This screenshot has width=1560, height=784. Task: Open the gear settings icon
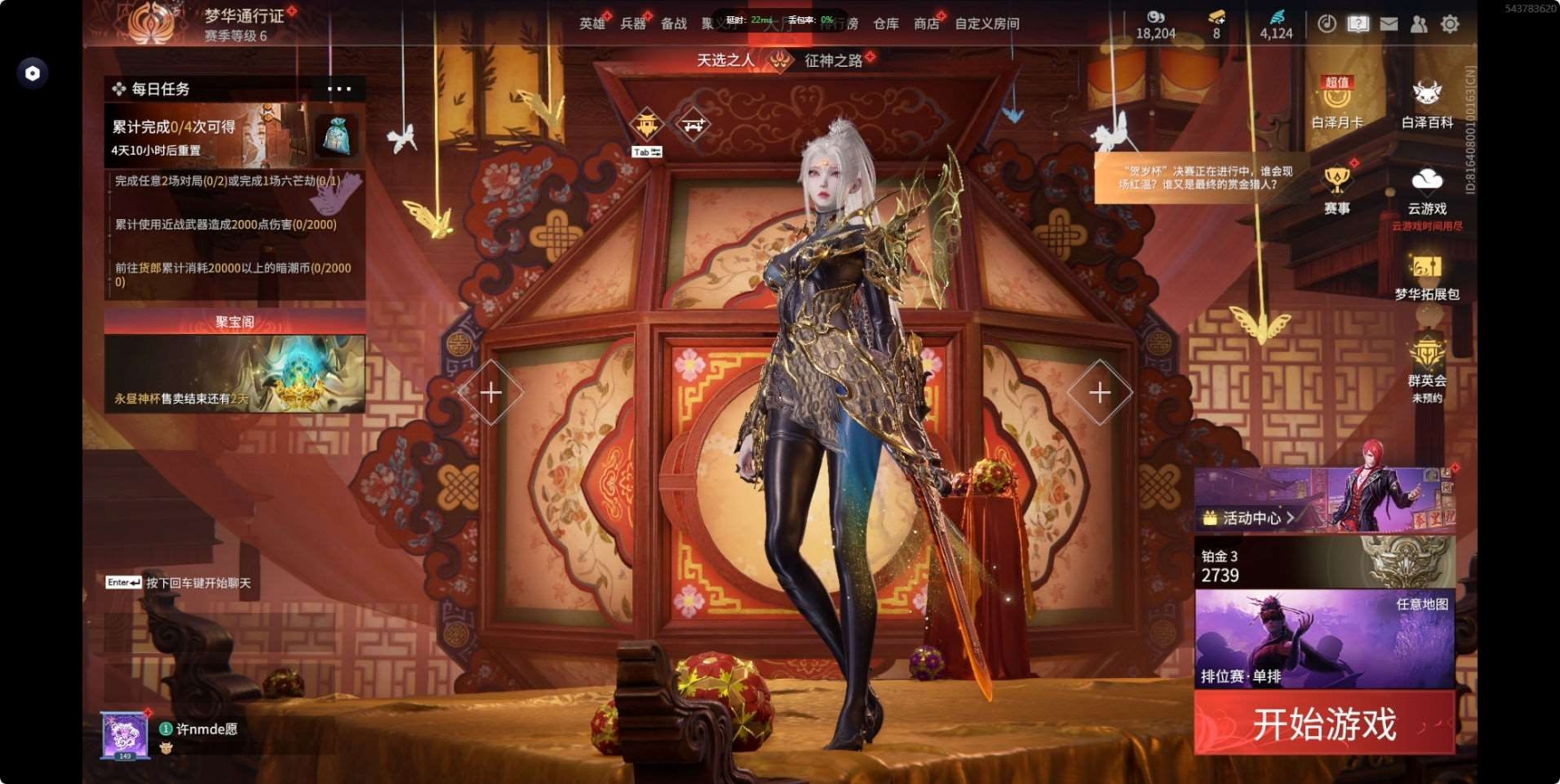coord(1449,24)
